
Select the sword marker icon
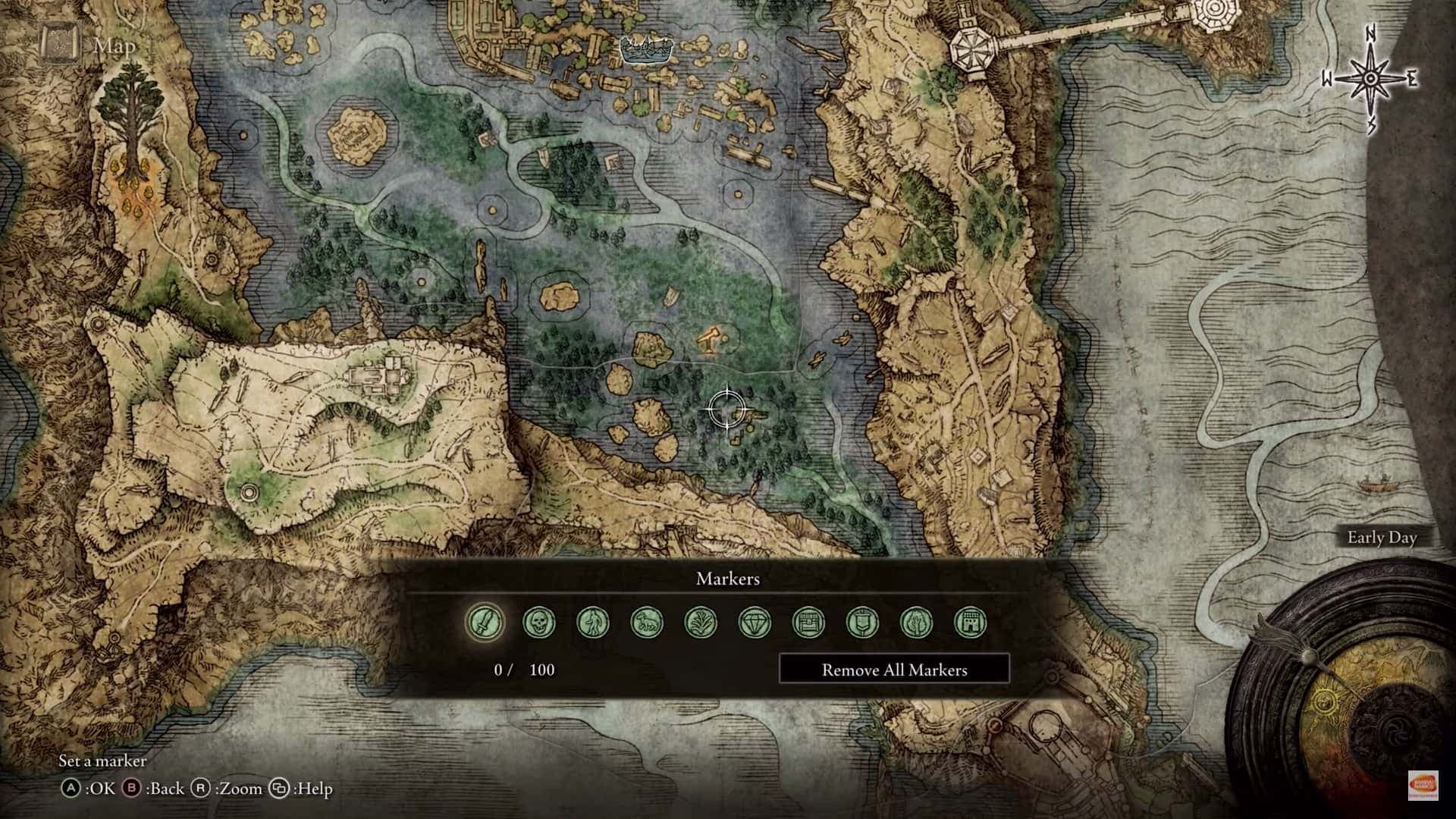(485, 623)
